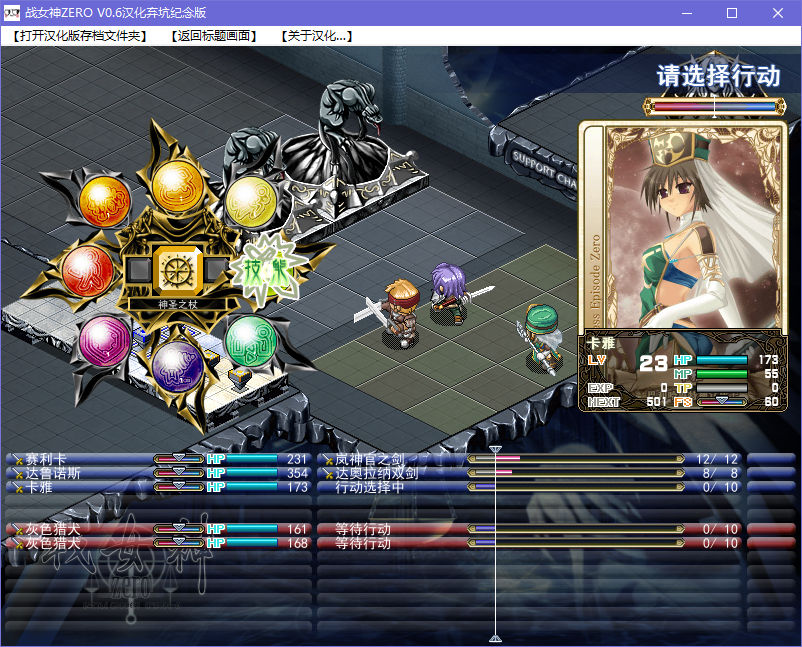
Task: Select the orange command orb
Action: [104, 202]
